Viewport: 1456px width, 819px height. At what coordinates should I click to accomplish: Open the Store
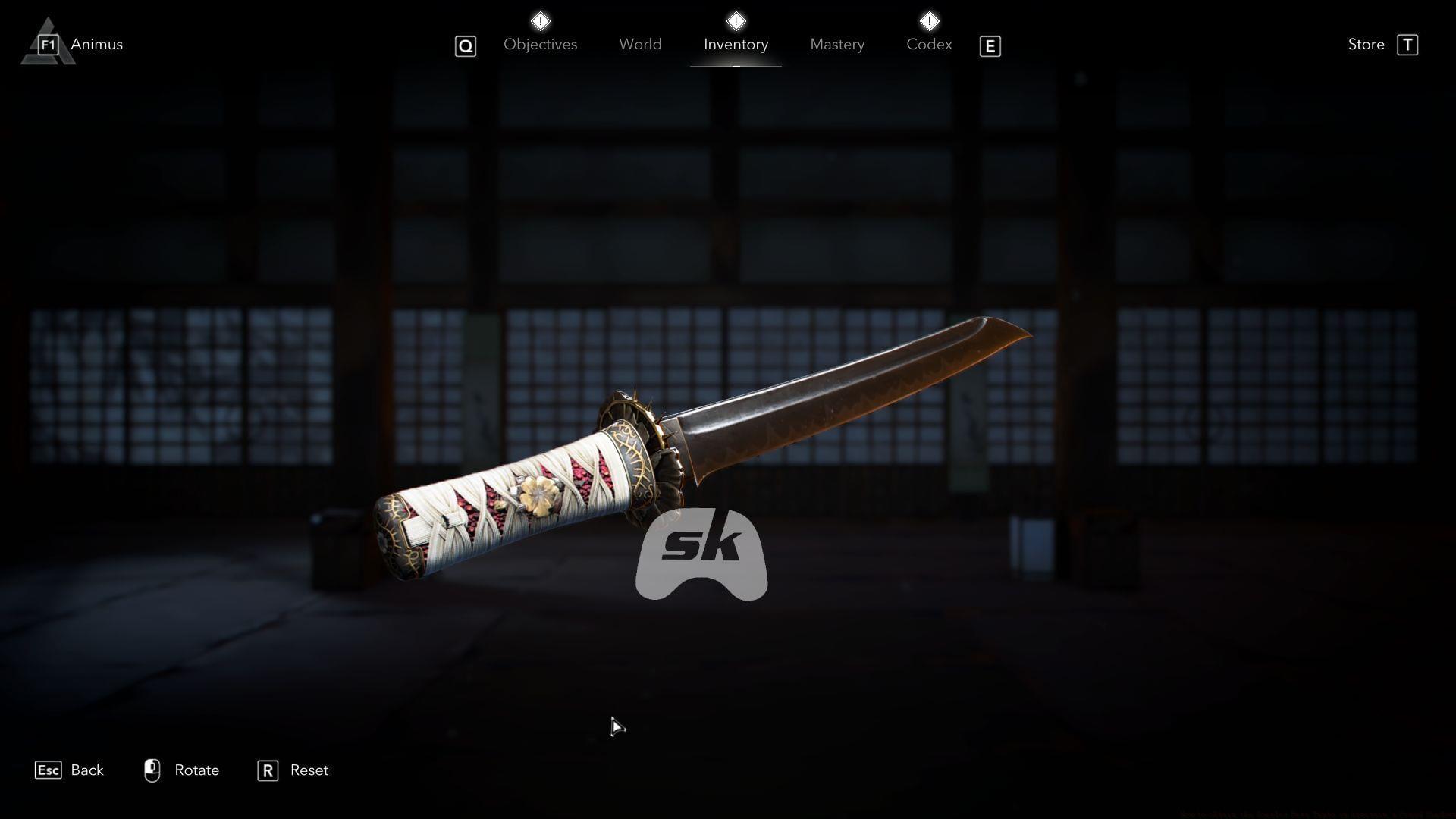1365,44
